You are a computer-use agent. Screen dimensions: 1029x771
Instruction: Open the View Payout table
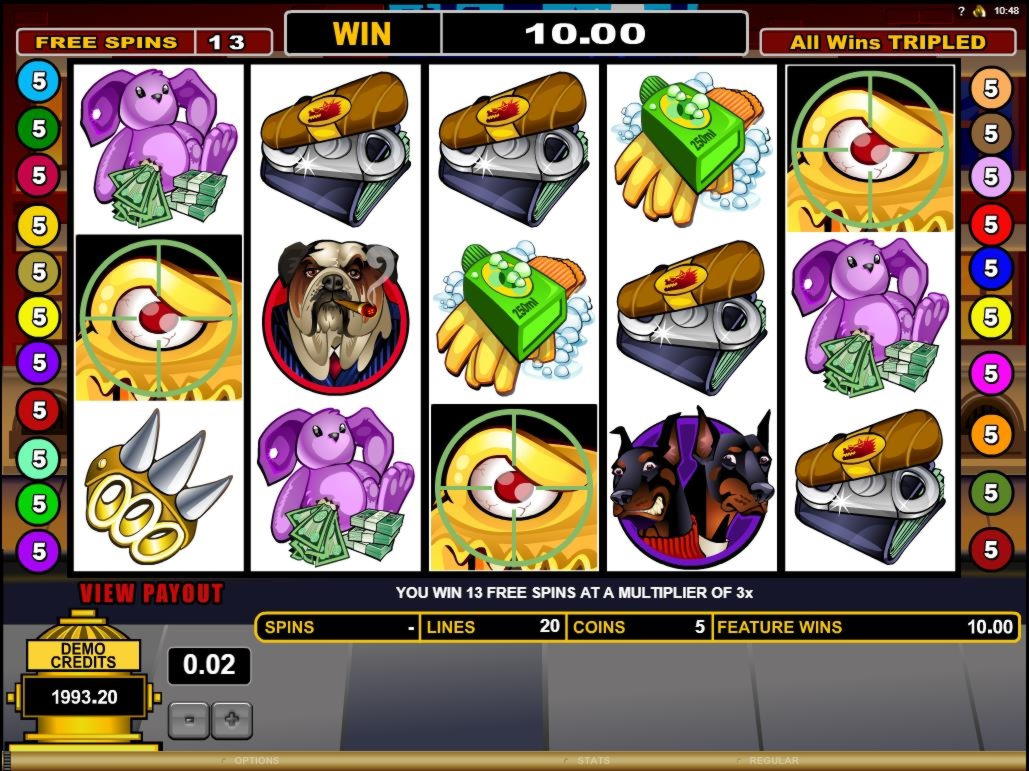point(152,593)
